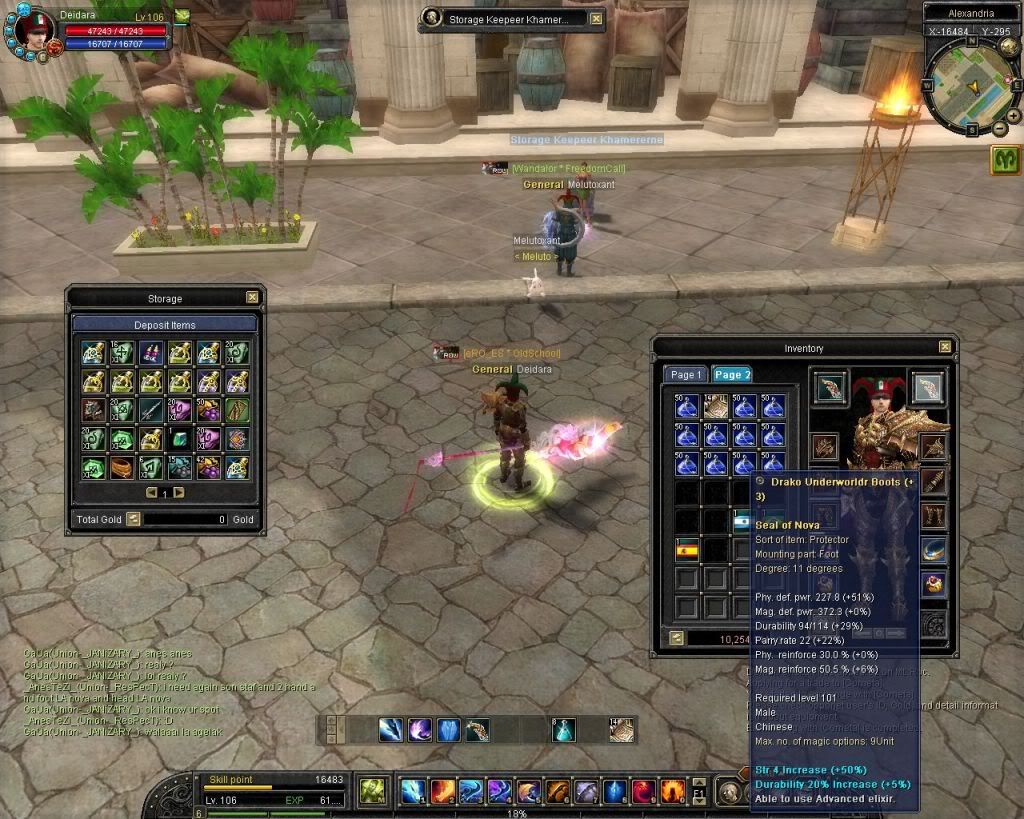Screen dimensions: 1024x819
Task: Activate the fire skill in hotbar slot 2
Action: pos(442,791)
